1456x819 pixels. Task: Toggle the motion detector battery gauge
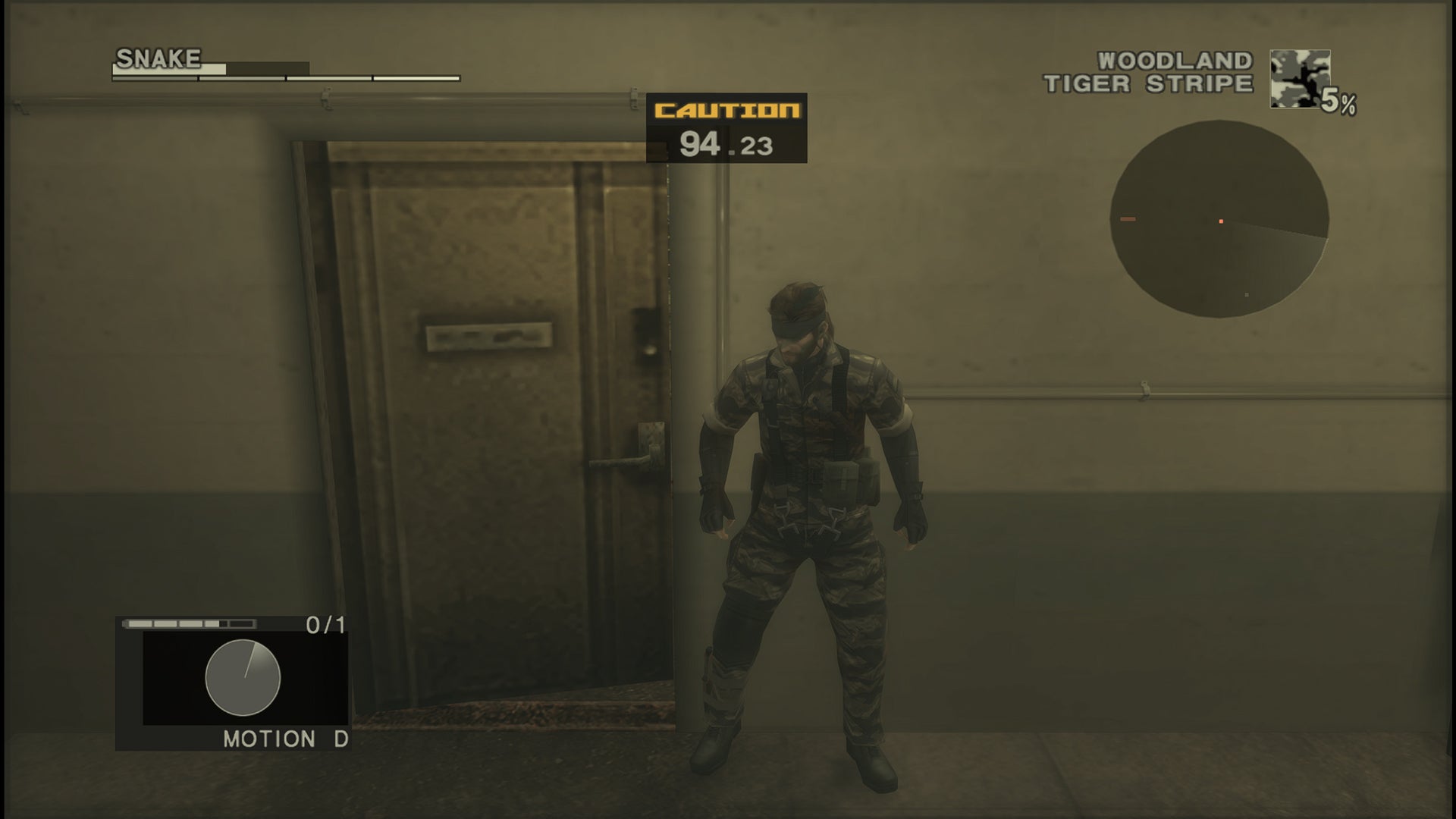(x=190, y=623)
